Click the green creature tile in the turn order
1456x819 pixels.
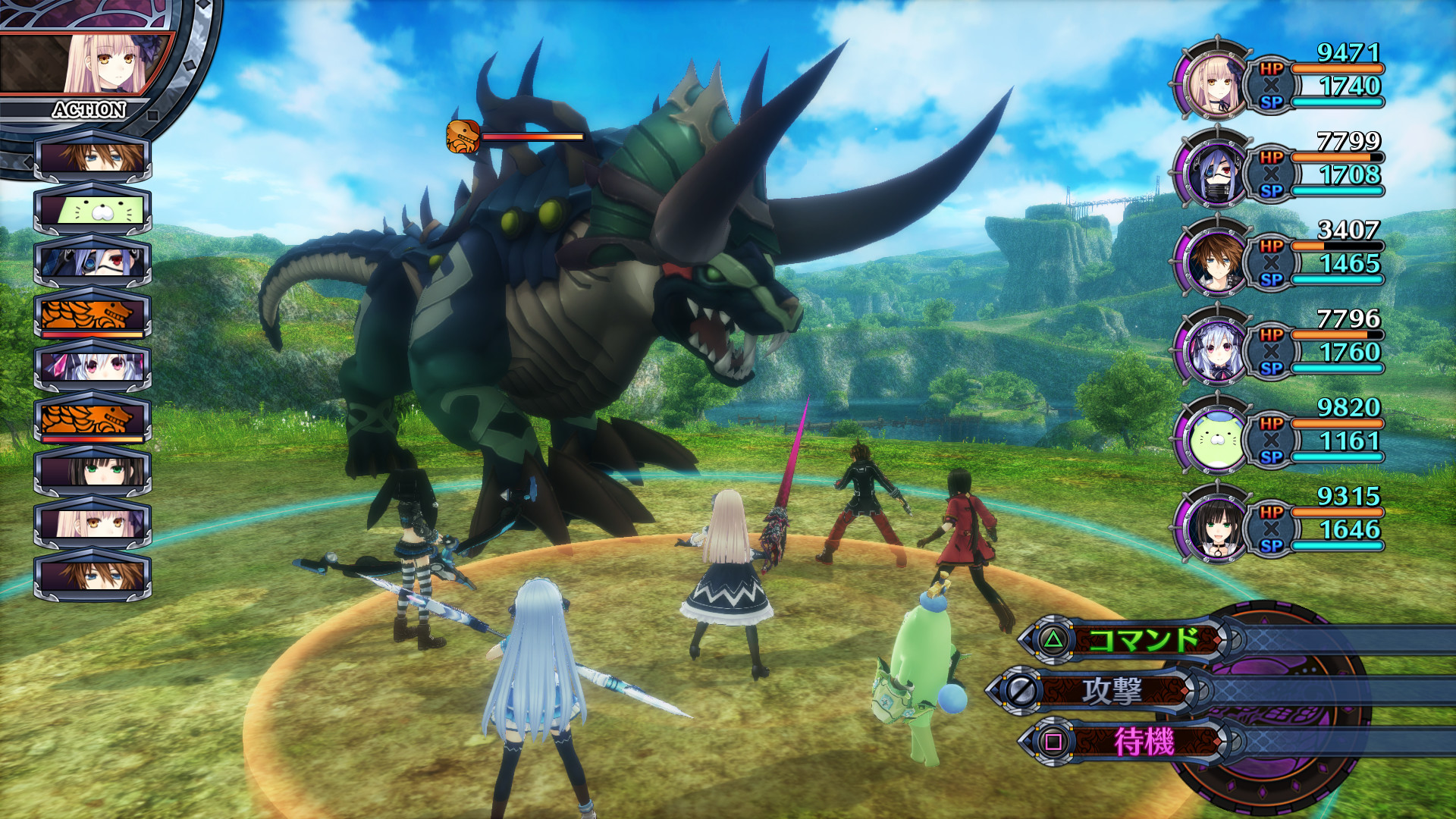point(93,209)
